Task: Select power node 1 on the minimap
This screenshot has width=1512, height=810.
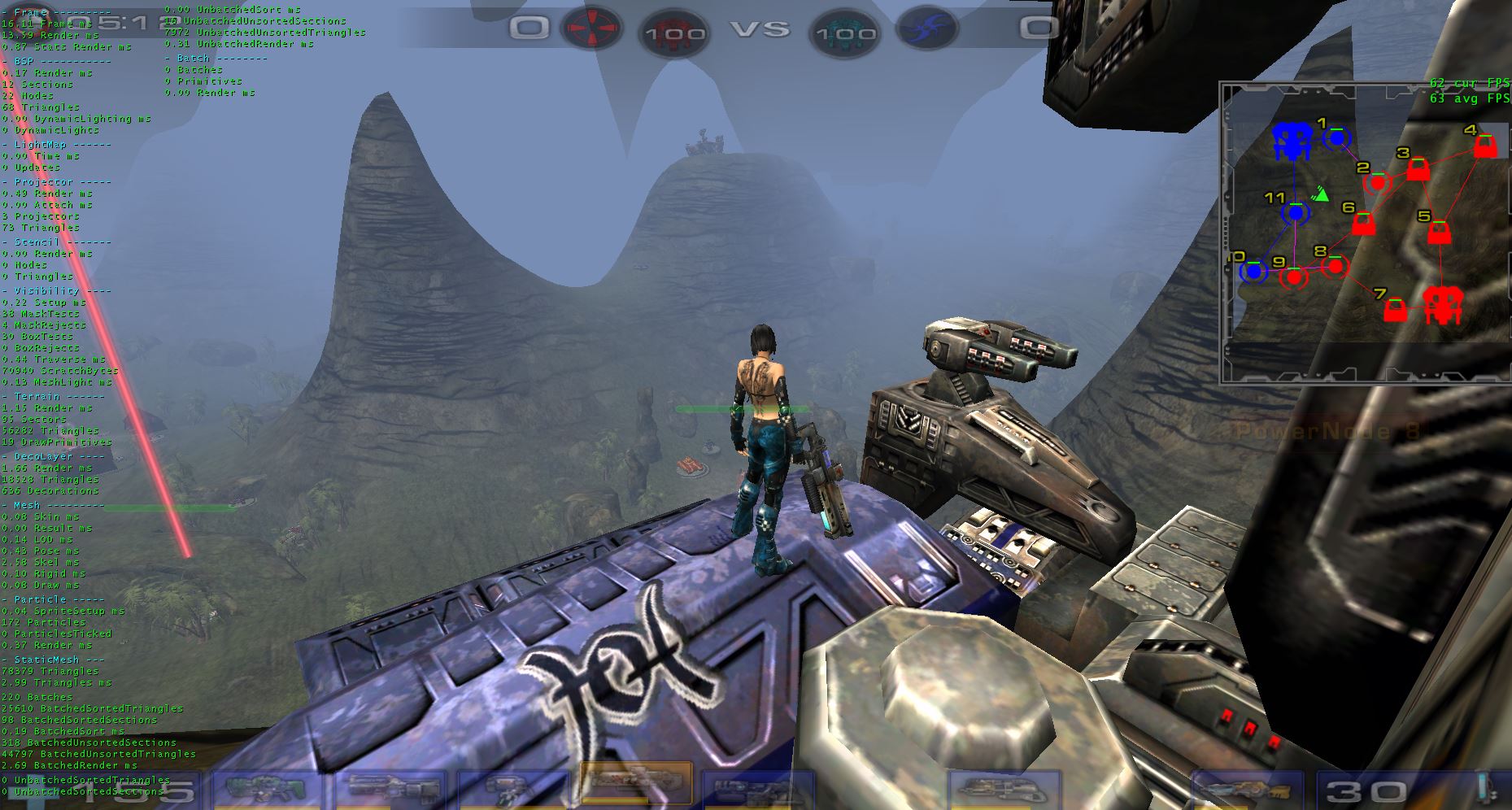Action: 1336,139
